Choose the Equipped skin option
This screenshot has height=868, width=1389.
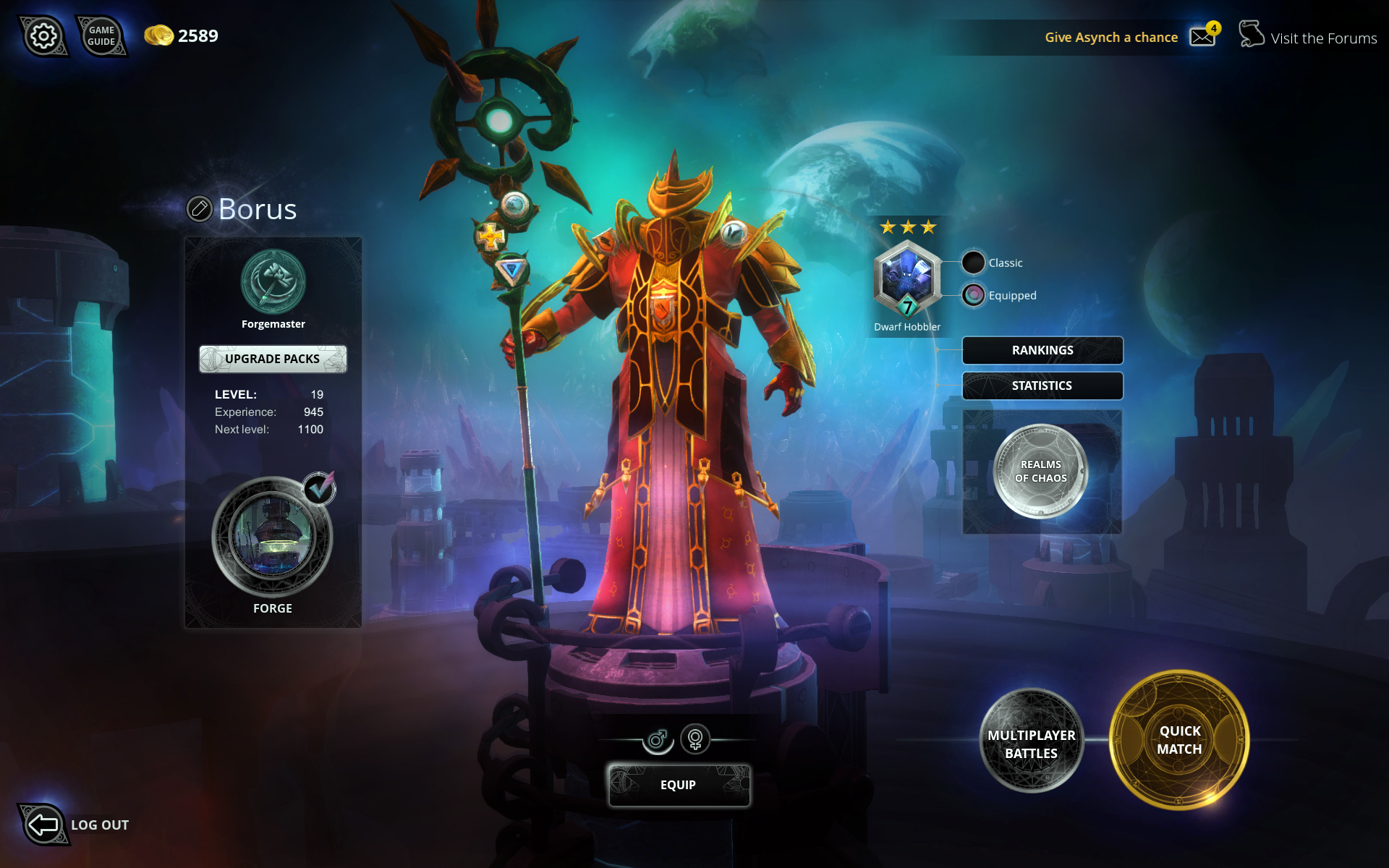pyautogui.click(x=974, y=295)
